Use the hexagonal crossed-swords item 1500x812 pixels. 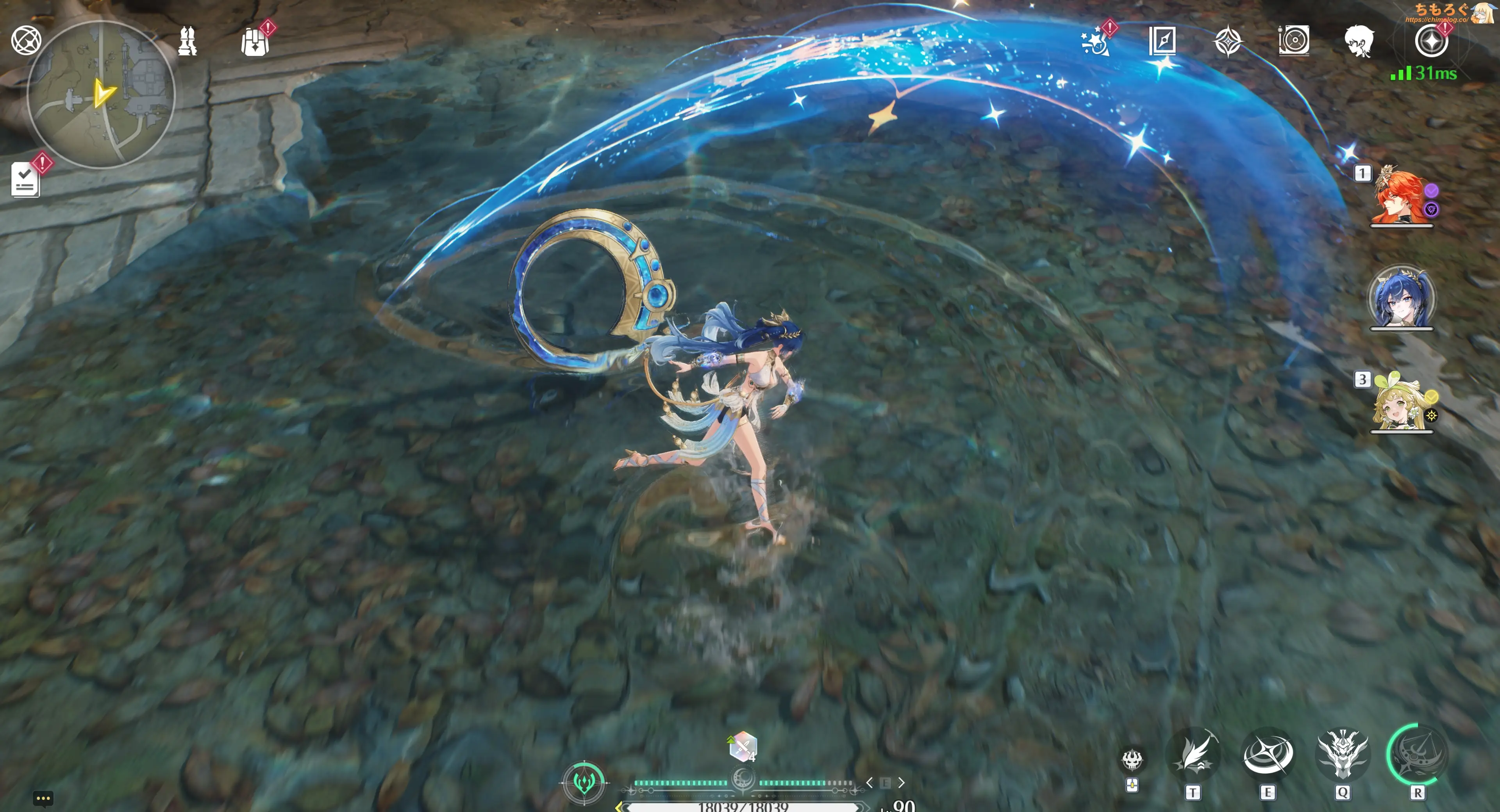click(x=743, y=747)
